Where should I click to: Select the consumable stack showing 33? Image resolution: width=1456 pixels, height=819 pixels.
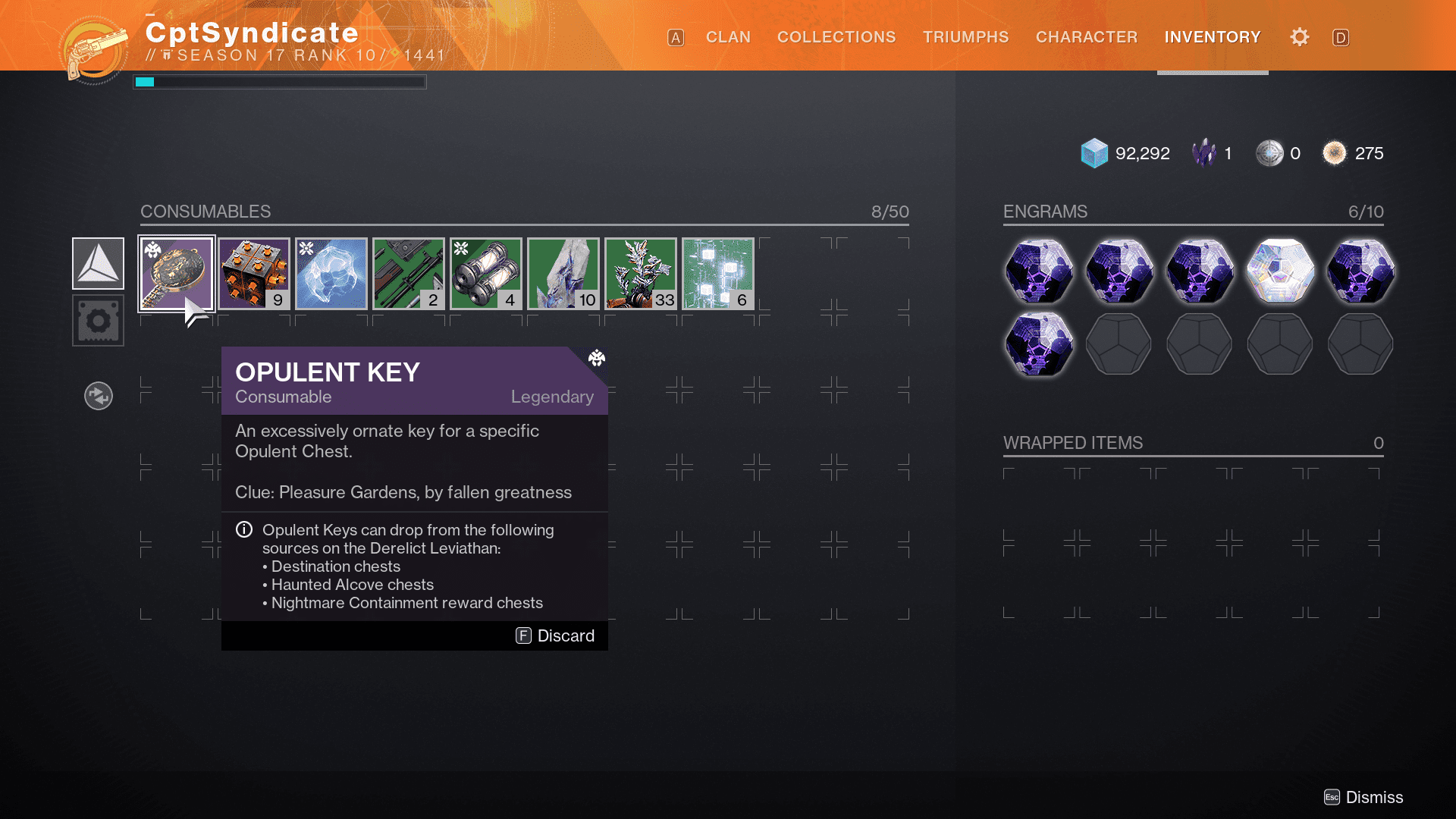point(641,273)
